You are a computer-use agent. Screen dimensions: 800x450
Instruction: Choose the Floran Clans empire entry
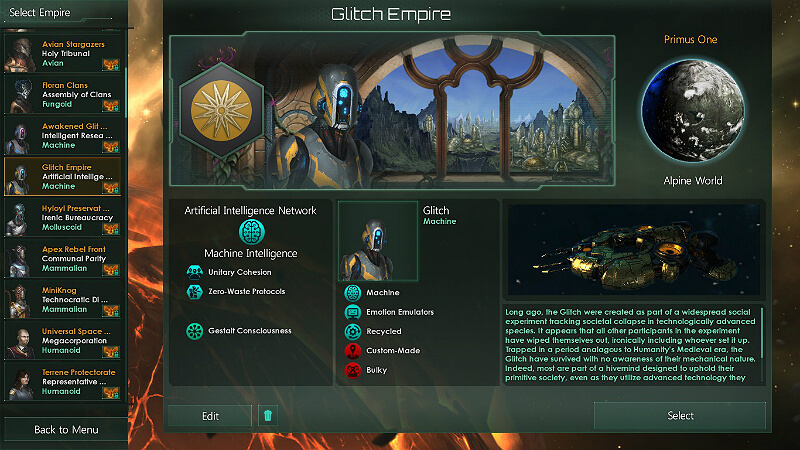63,95
